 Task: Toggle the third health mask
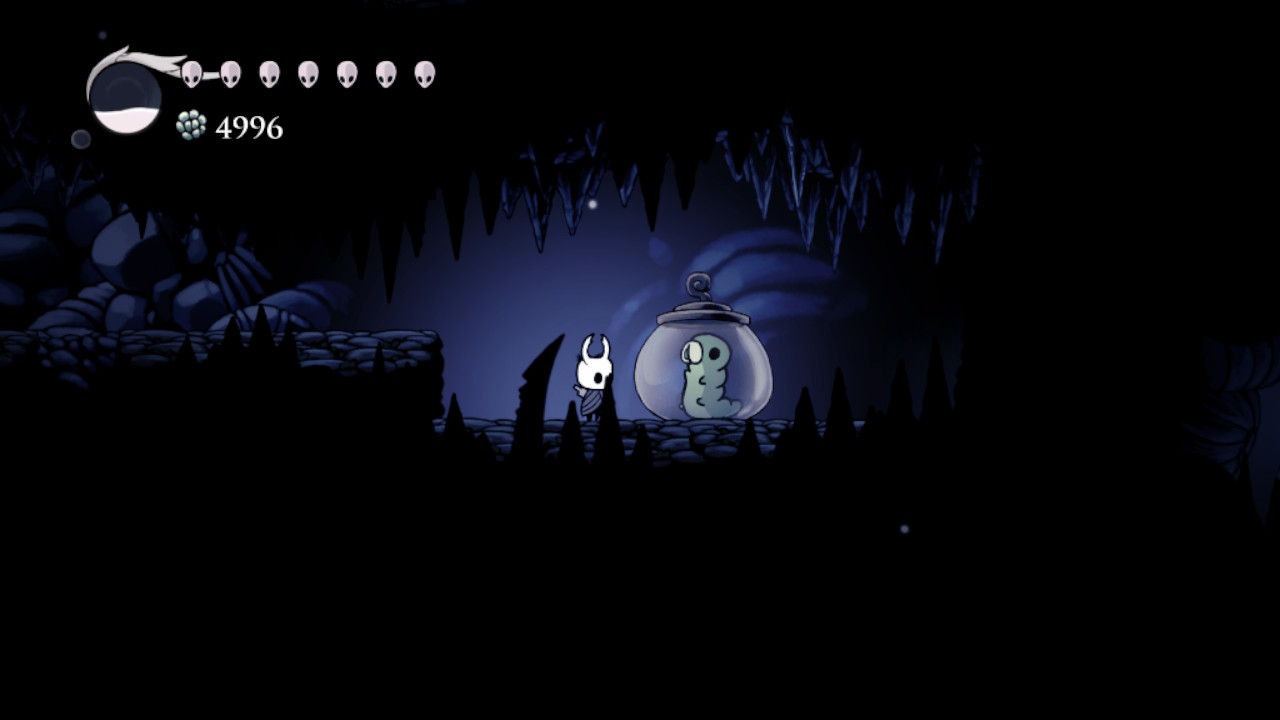(269, 72)
